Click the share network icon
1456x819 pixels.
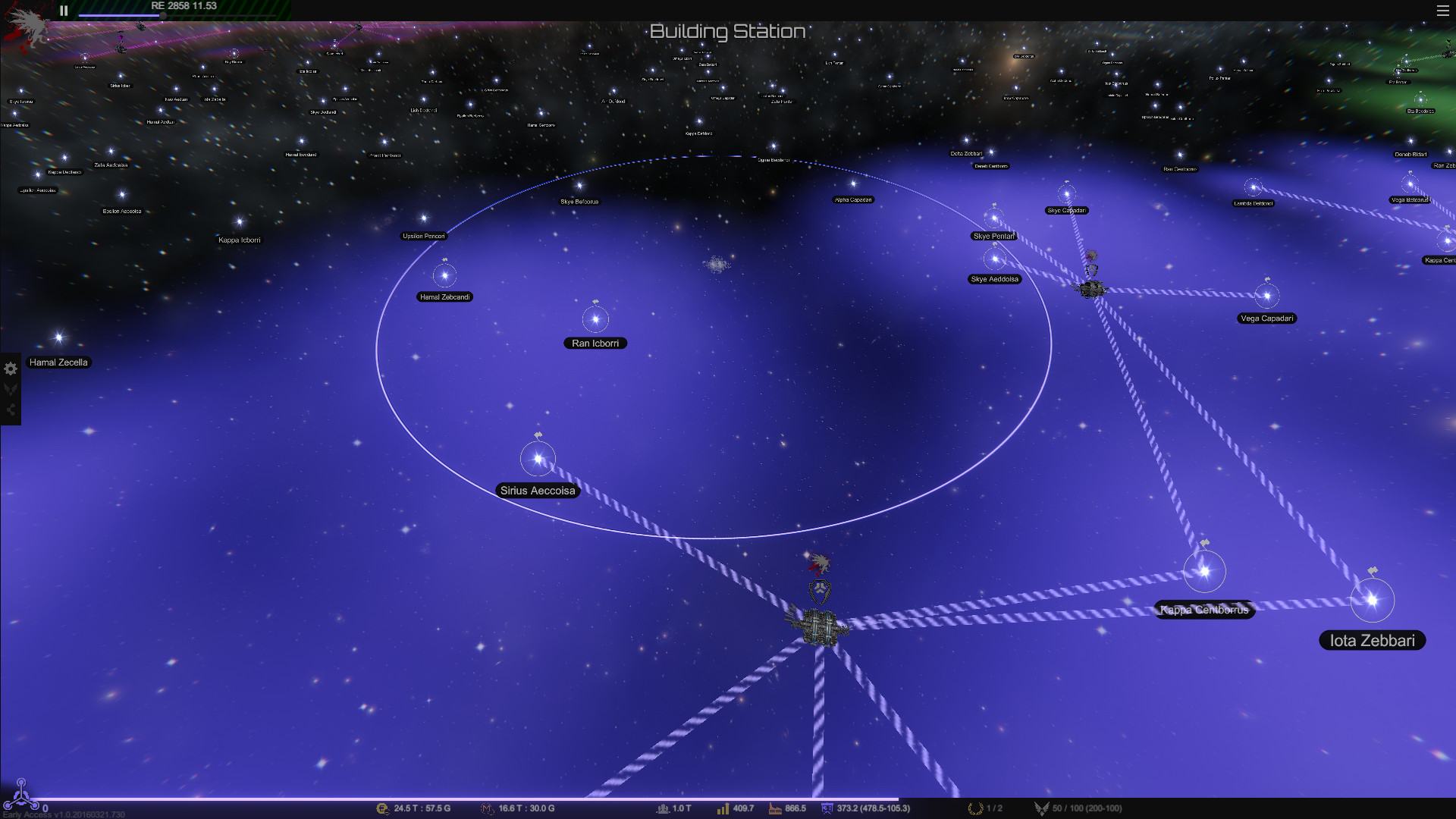click(x=11, y=410)
